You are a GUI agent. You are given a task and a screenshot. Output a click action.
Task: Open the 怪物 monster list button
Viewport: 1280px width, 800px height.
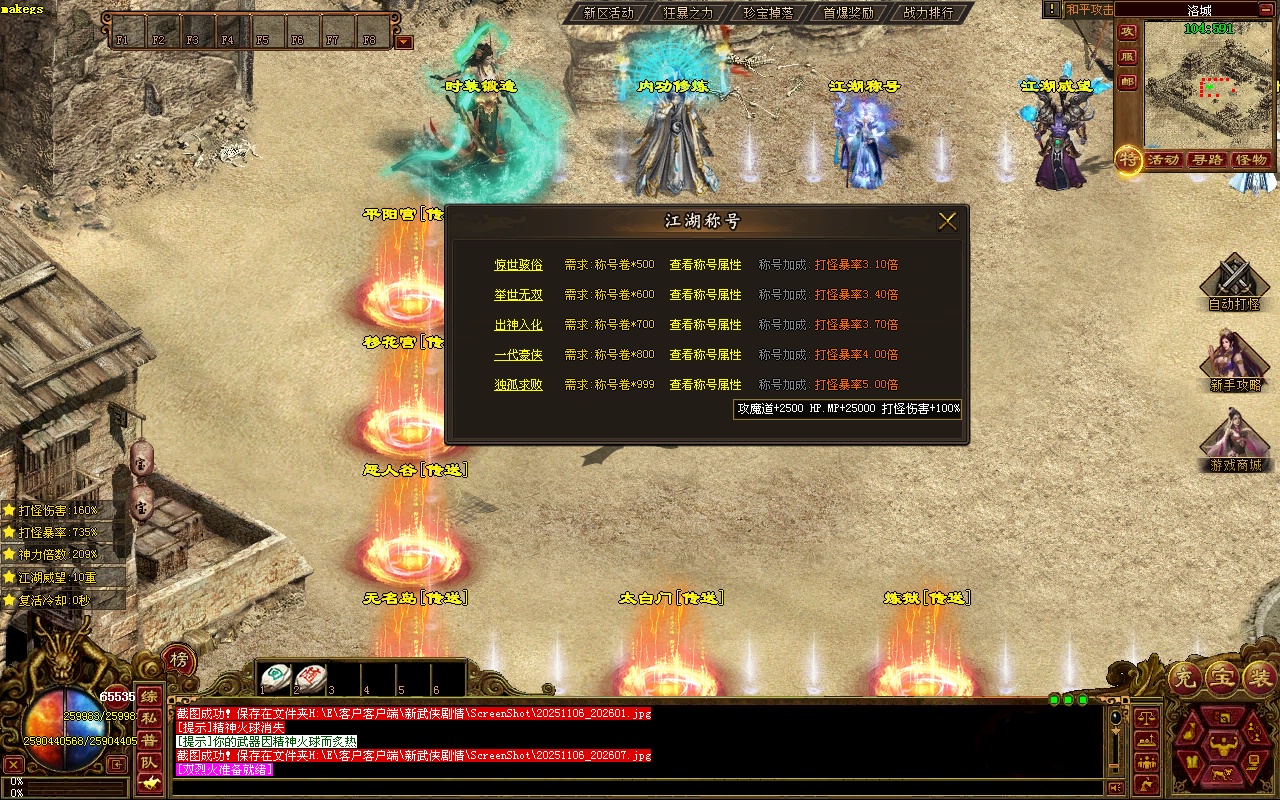click(x=1251, y=160)
